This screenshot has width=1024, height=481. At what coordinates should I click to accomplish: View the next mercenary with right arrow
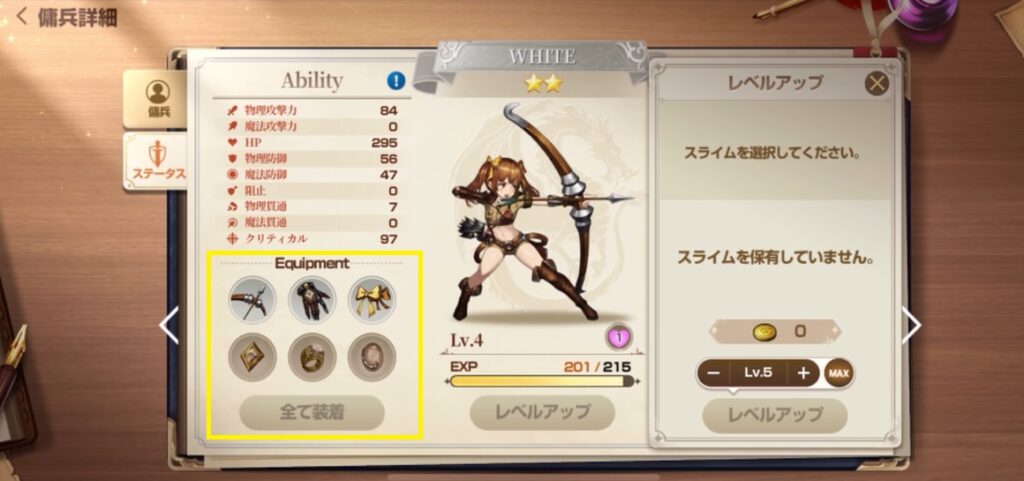(911, 325)
